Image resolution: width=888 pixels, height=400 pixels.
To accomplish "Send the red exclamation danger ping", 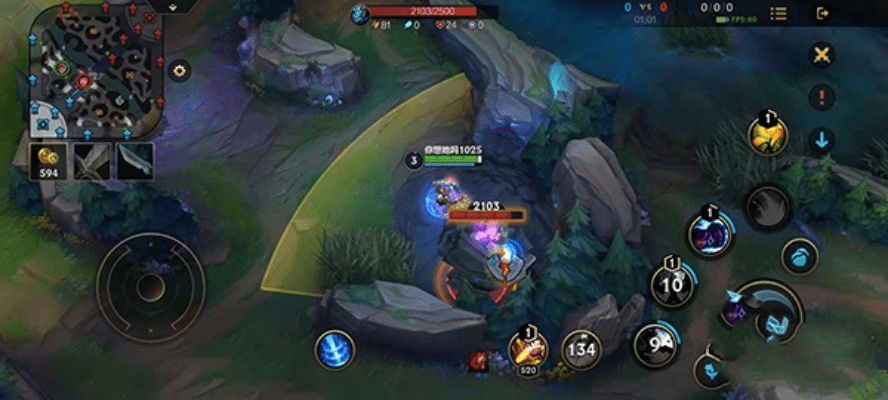I will [822, 97].
